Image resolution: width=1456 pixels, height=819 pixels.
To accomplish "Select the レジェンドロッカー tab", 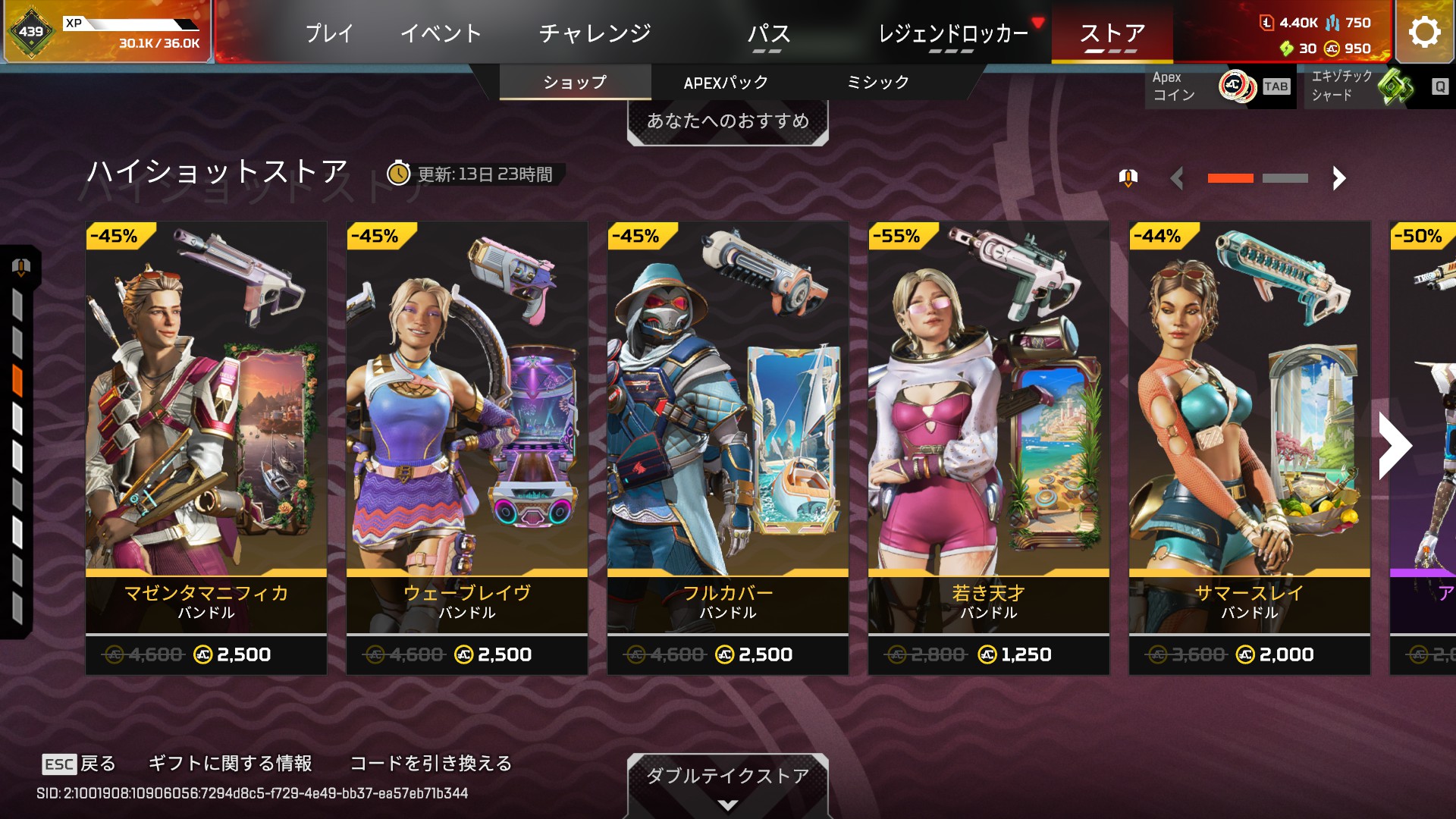I will coord(953,34).
